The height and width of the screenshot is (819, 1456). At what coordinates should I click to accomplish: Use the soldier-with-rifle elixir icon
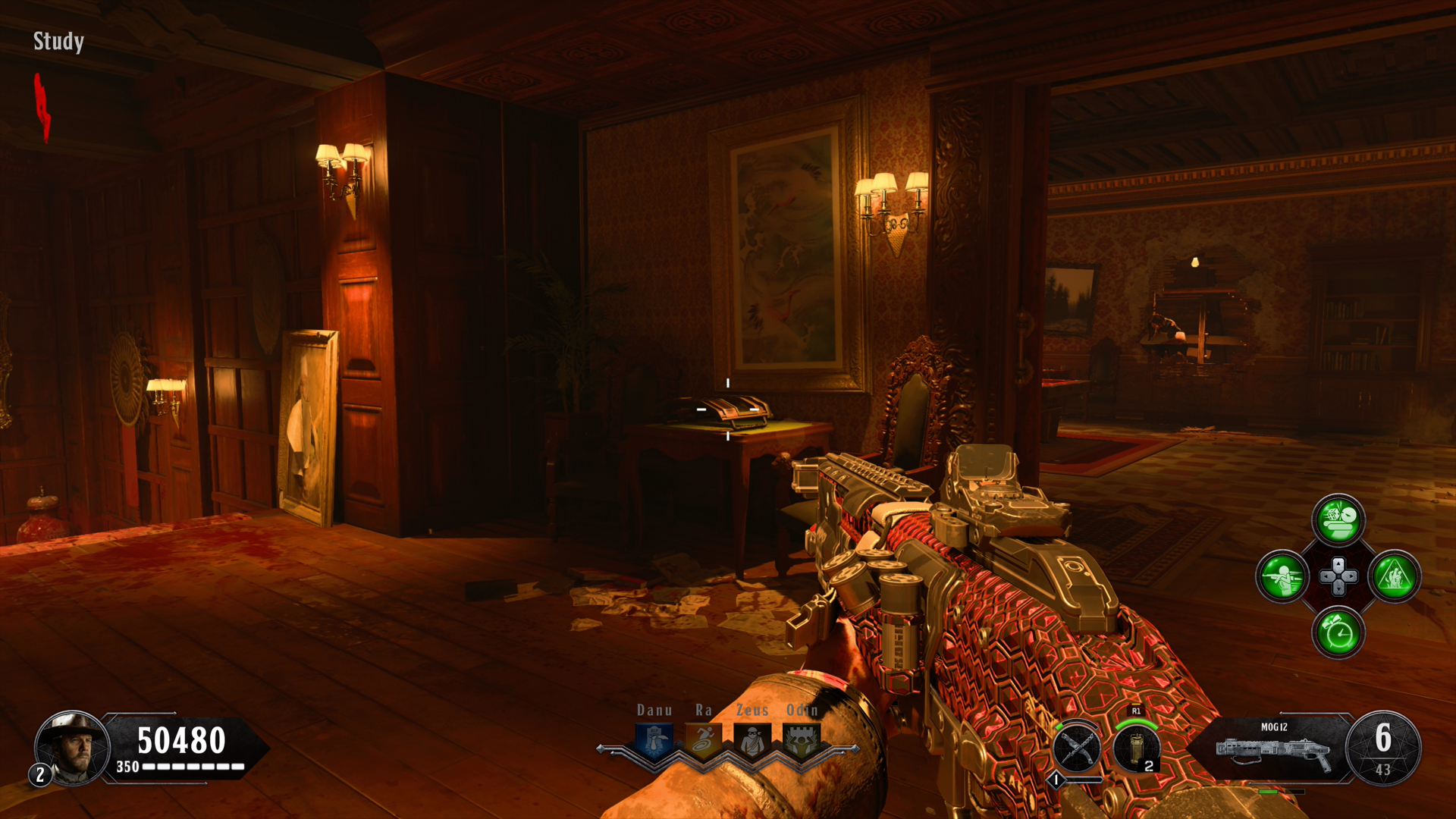click(x=1282, y=576)
